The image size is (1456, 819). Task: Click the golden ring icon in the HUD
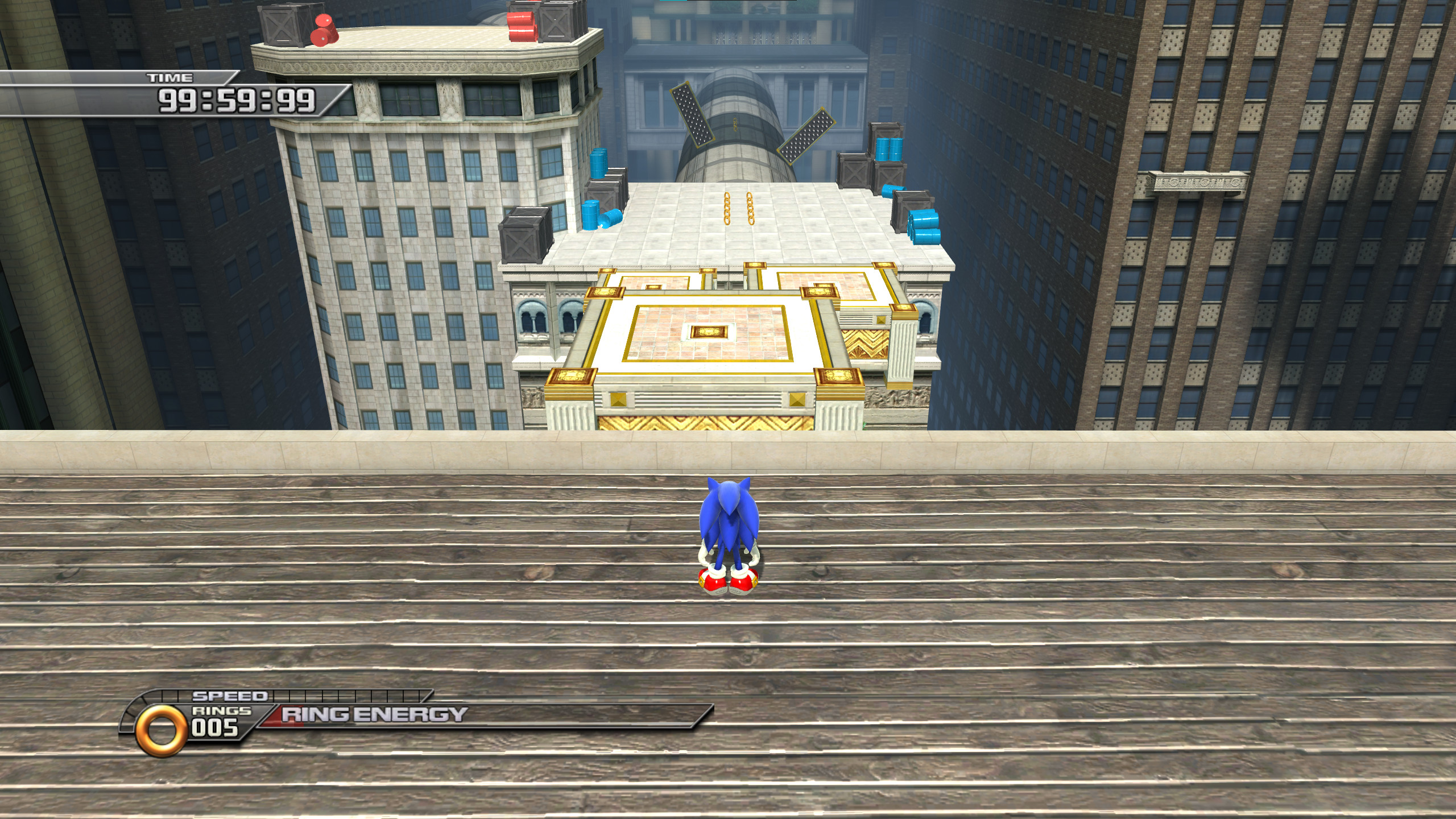point(161,721)
